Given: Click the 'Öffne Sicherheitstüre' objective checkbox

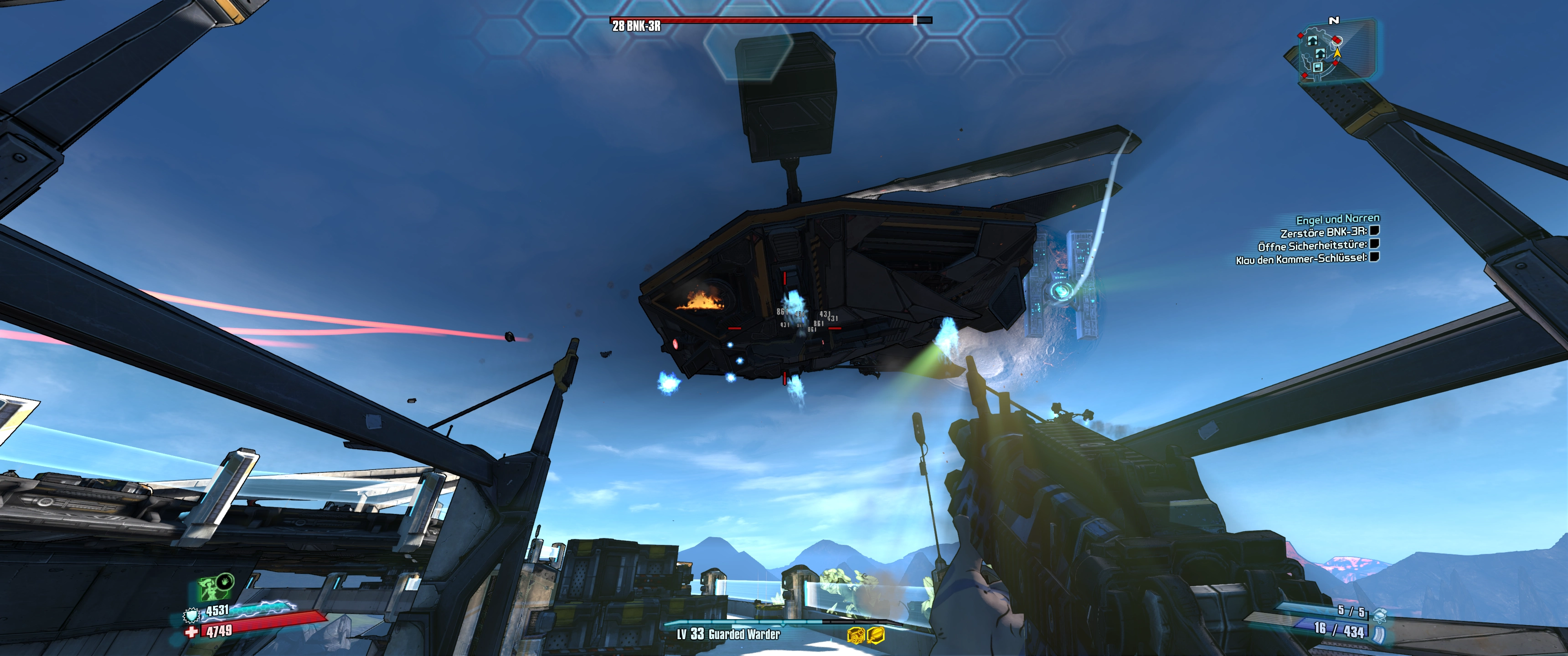Looking at the screenshot, I should tap(1374, 243).
